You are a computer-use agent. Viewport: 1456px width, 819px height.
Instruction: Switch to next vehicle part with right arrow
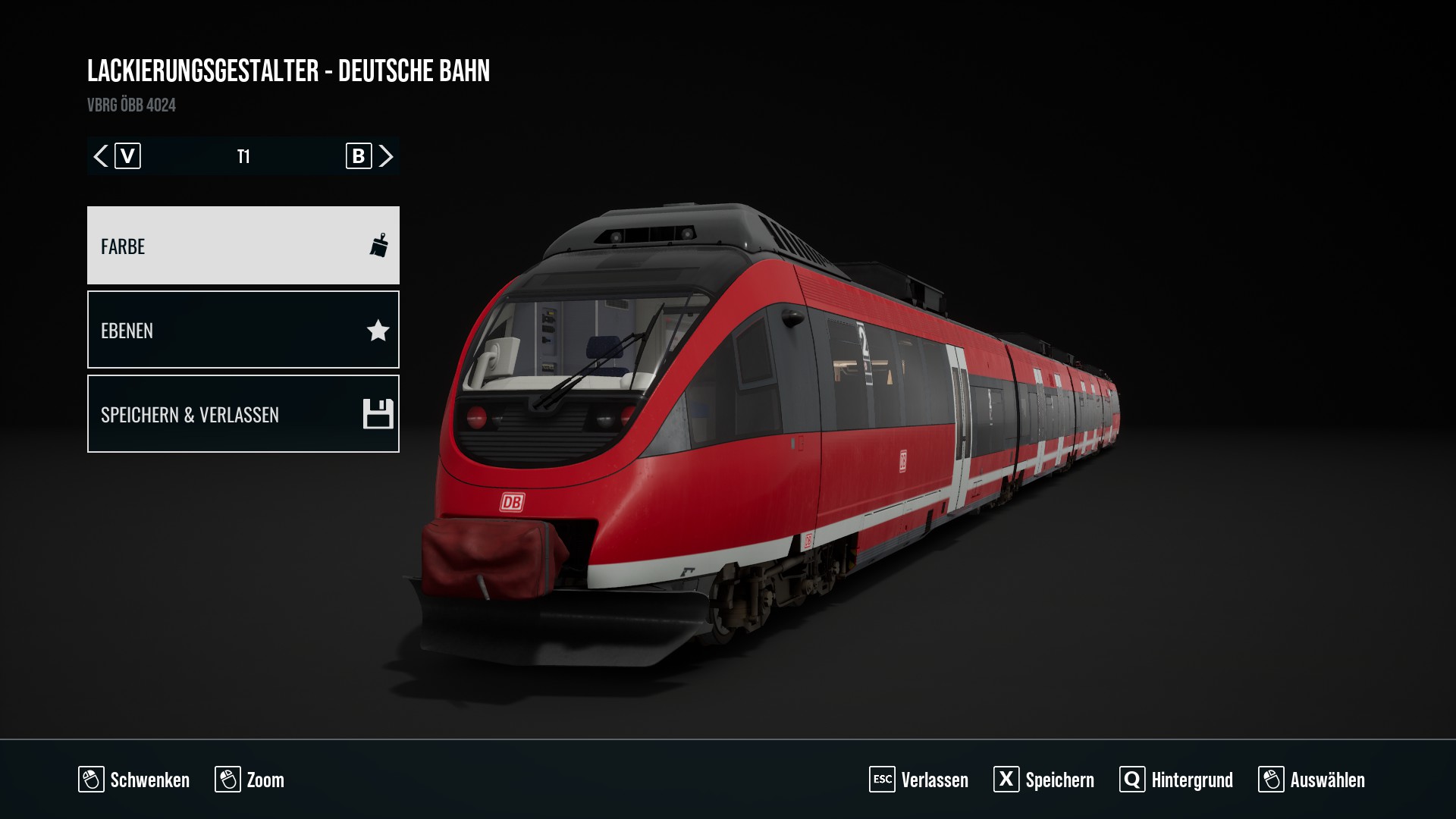click(386, 156)
